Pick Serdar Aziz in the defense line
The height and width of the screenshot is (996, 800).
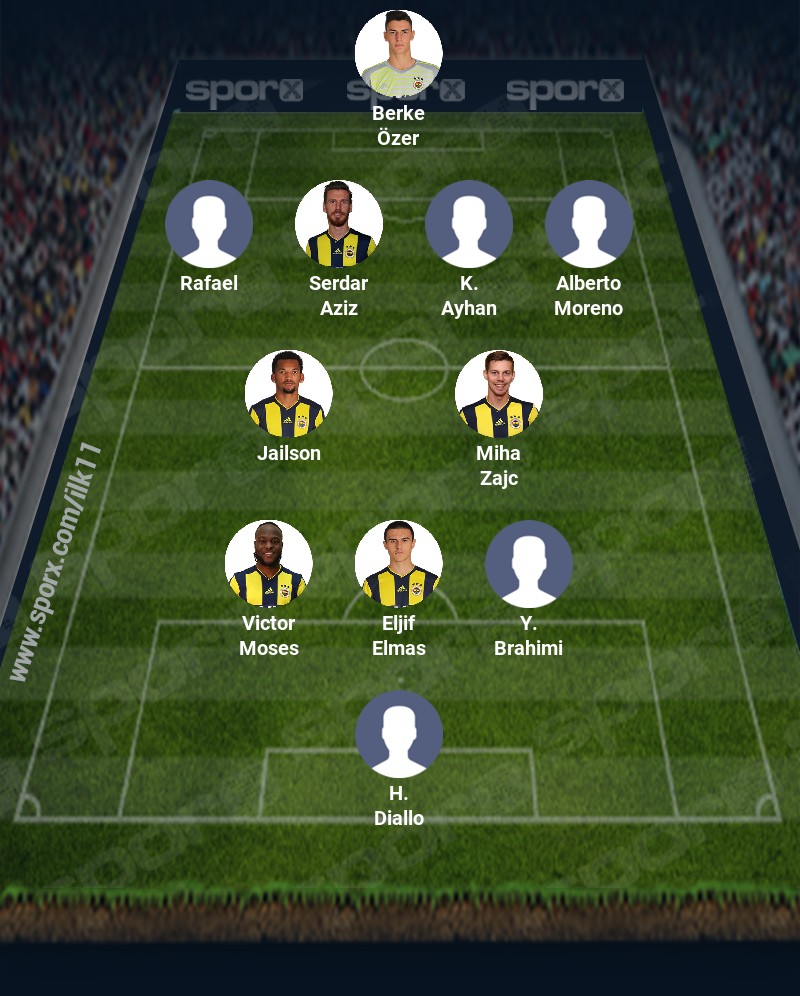click(x=339, y=224)
